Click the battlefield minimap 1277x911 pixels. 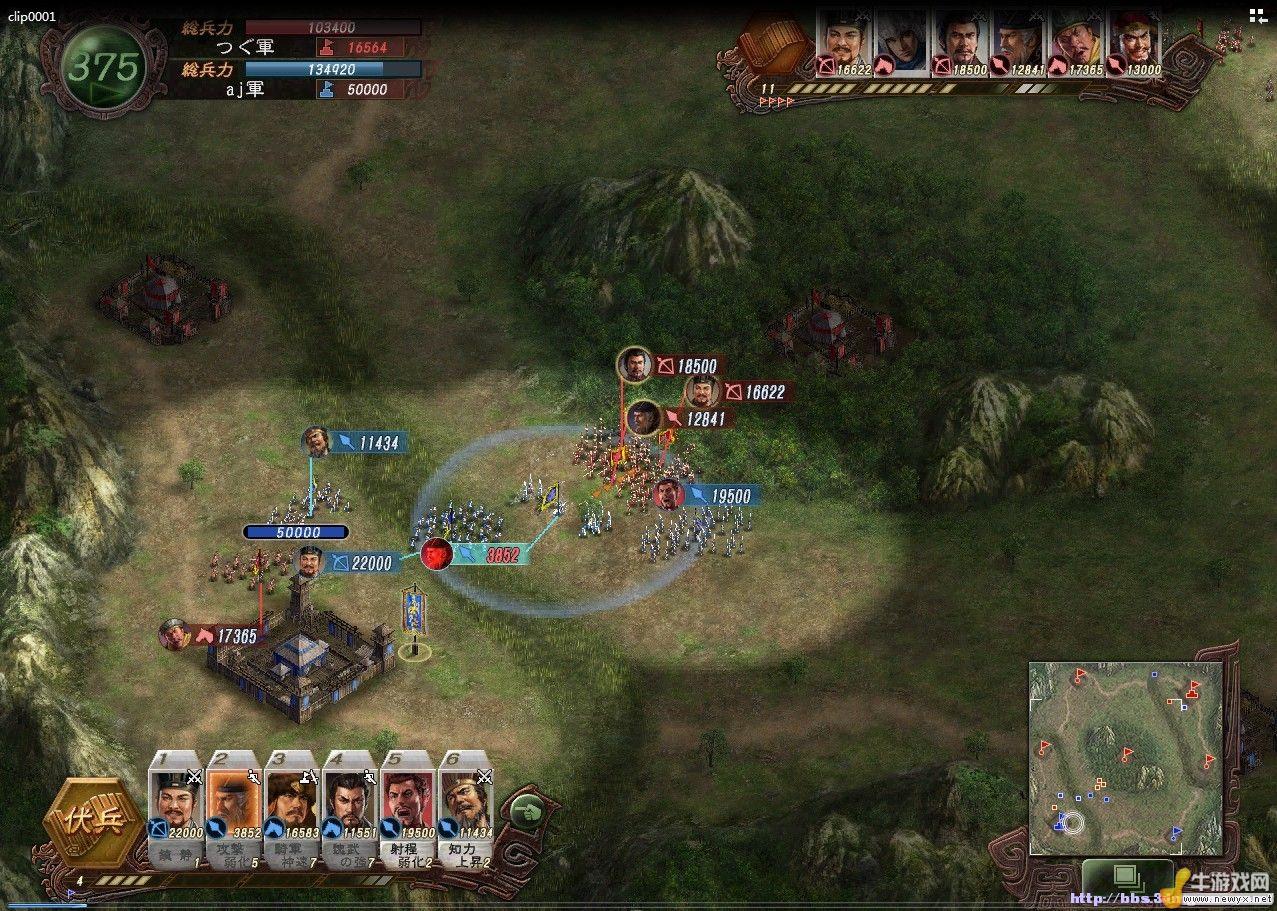click(x=1125, y=757)
